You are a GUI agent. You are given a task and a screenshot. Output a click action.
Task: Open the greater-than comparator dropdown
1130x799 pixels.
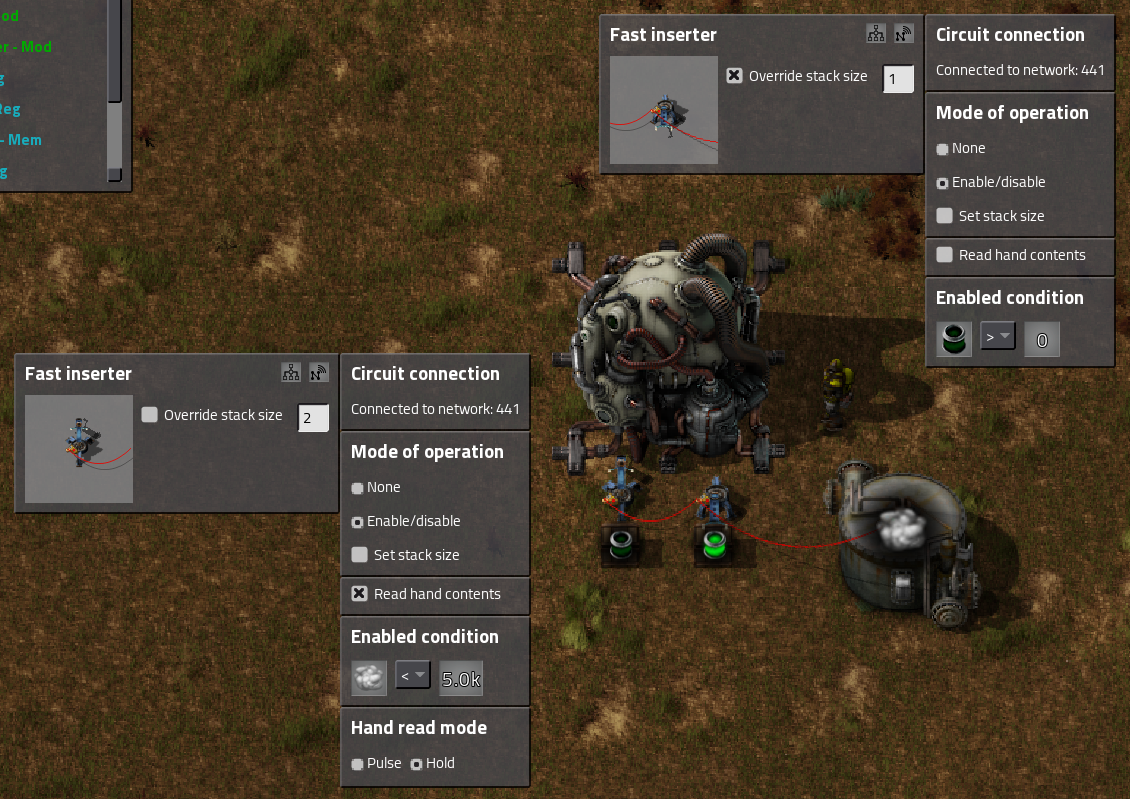(x=998, y=337)
